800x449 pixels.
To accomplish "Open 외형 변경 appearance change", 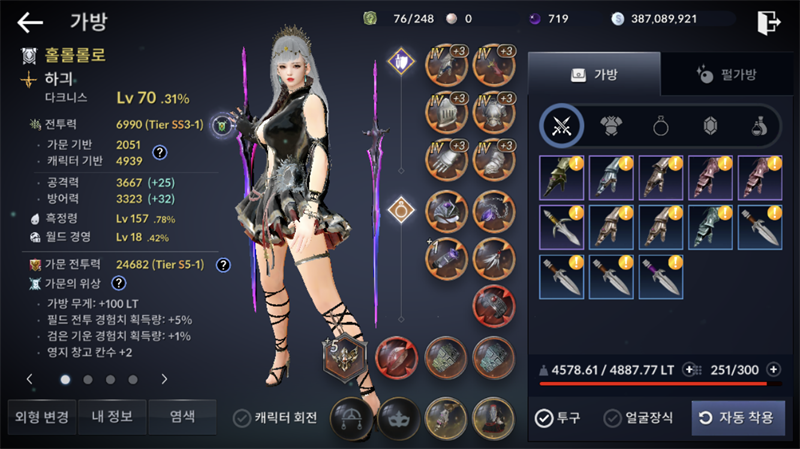I will [38, 416].
